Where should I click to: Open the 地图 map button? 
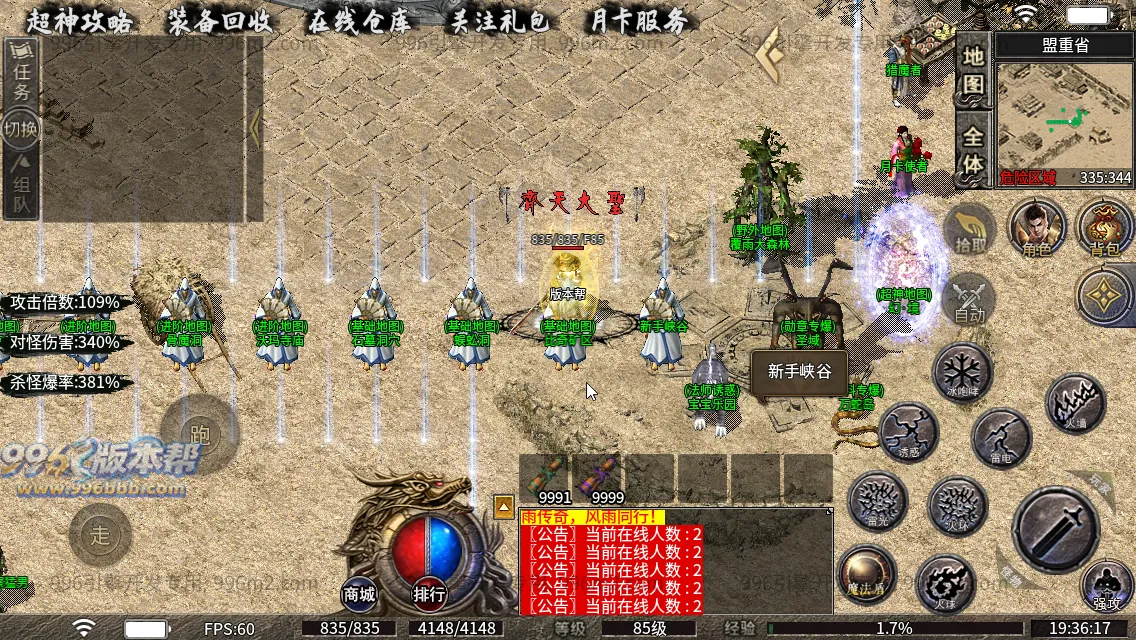(973, 70)
